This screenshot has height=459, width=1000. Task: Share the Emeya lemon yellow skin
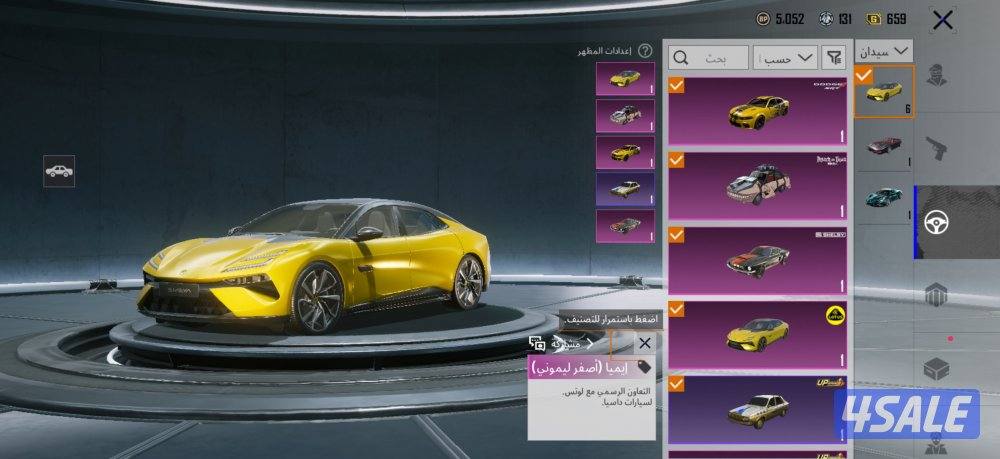[564, 343]
